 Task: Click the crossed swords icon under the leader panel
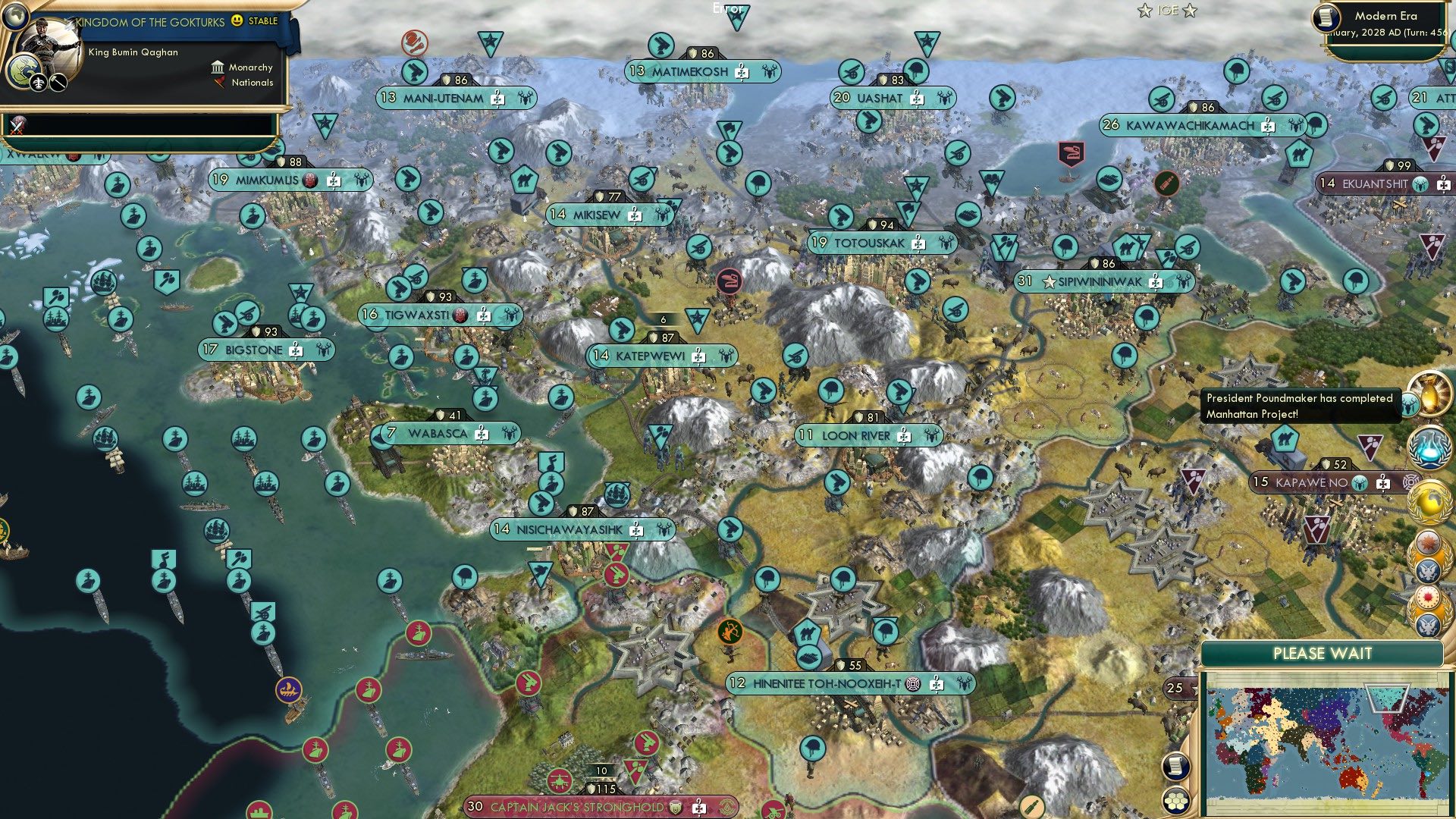pos(17,124)
